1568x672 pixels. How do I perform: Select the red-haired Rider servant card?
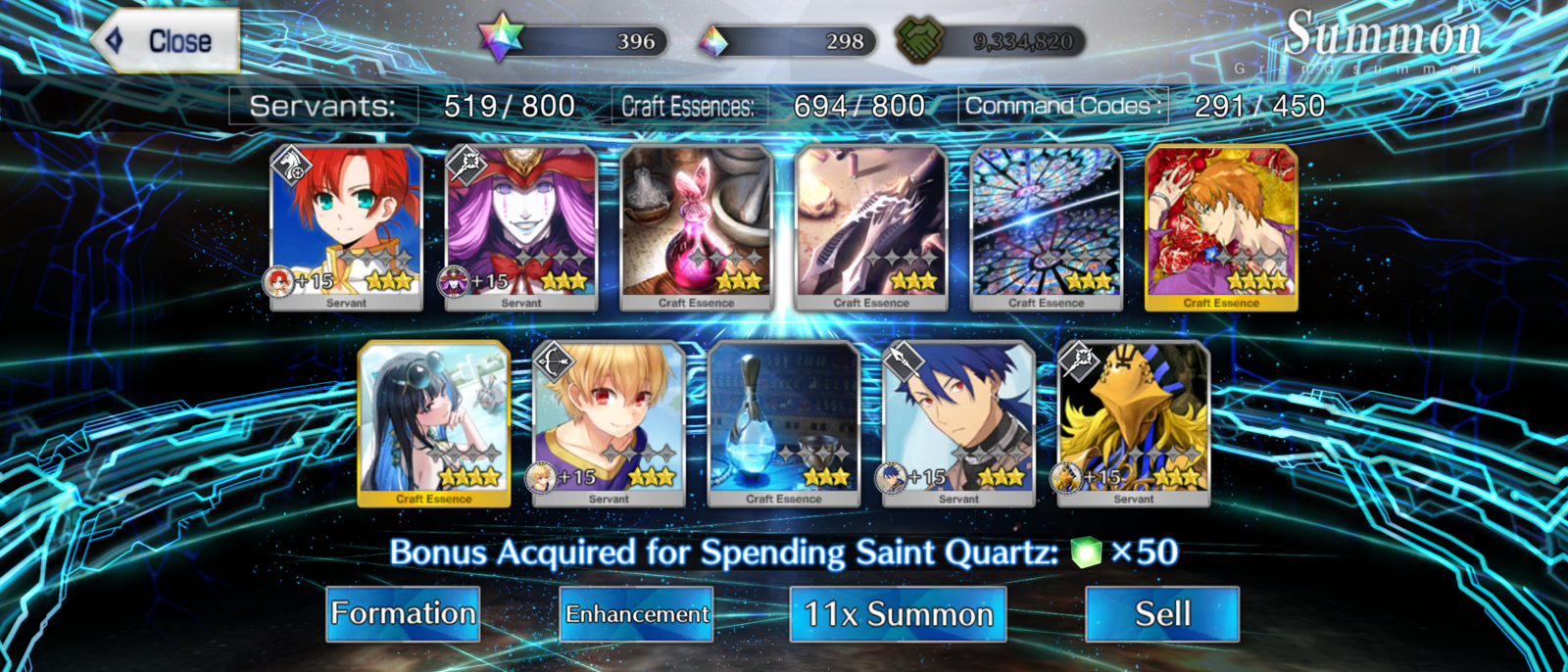[x=346, y=227]
